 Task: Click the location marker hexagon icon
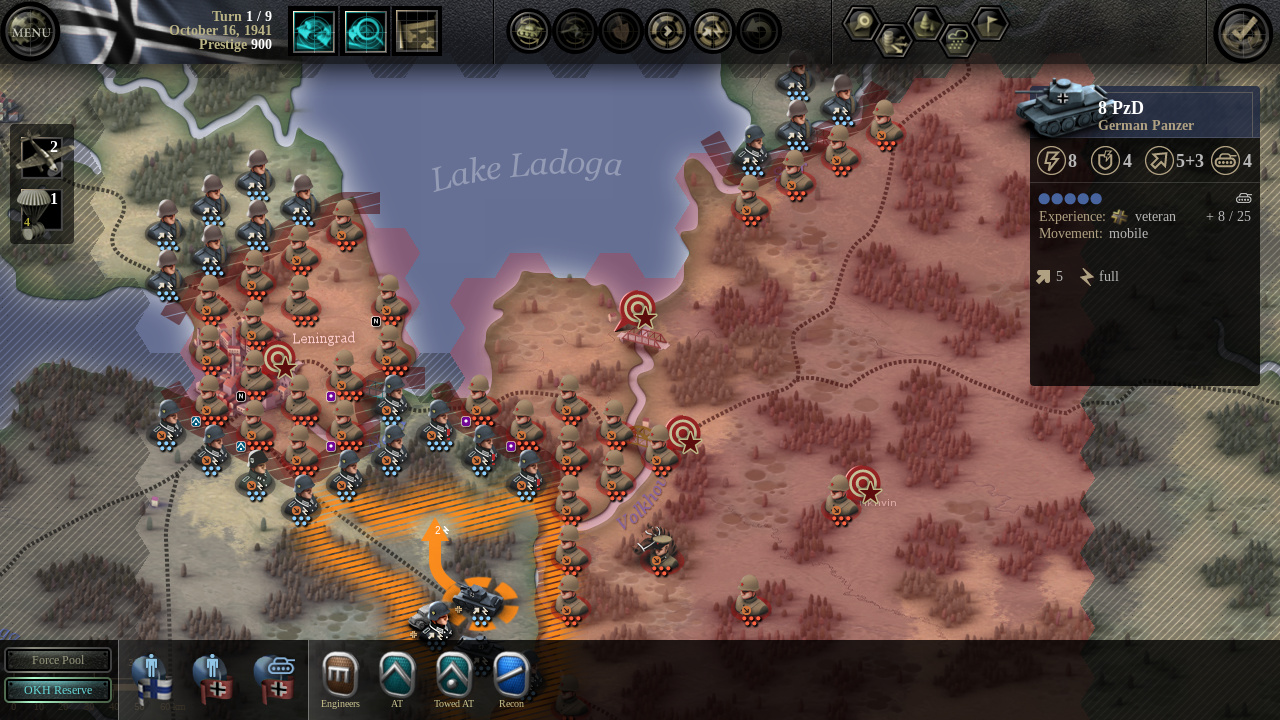862,22
